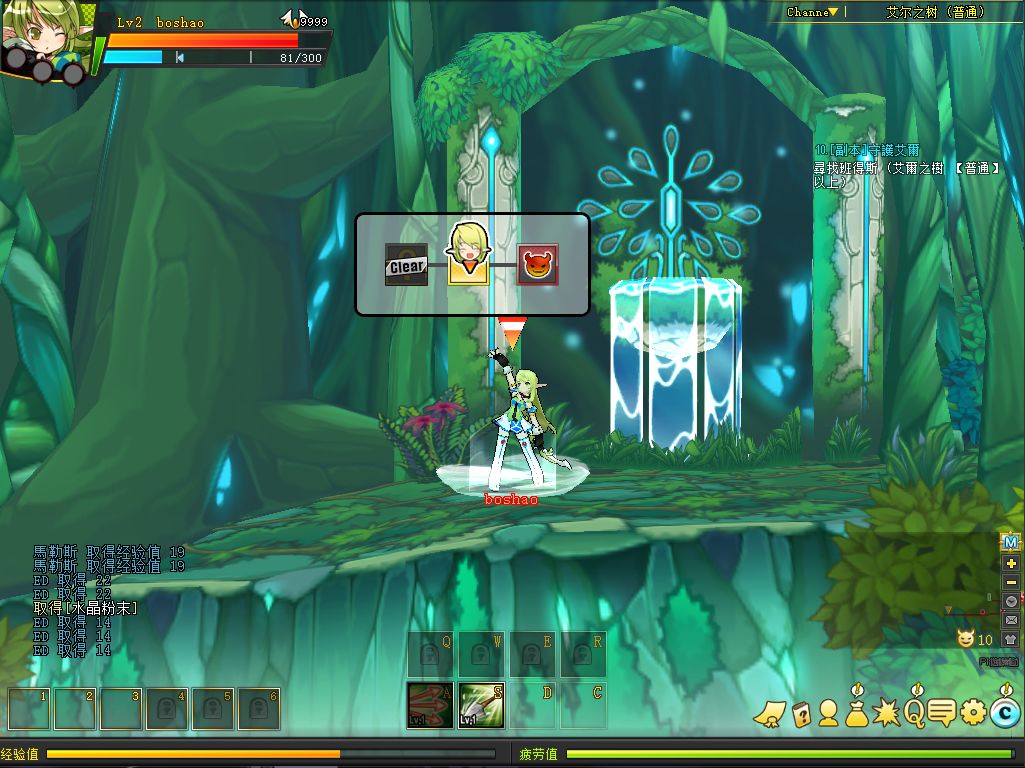Select the triple red arrows skill
This screenshot has width=1025, height=768.
click(430, 705)
